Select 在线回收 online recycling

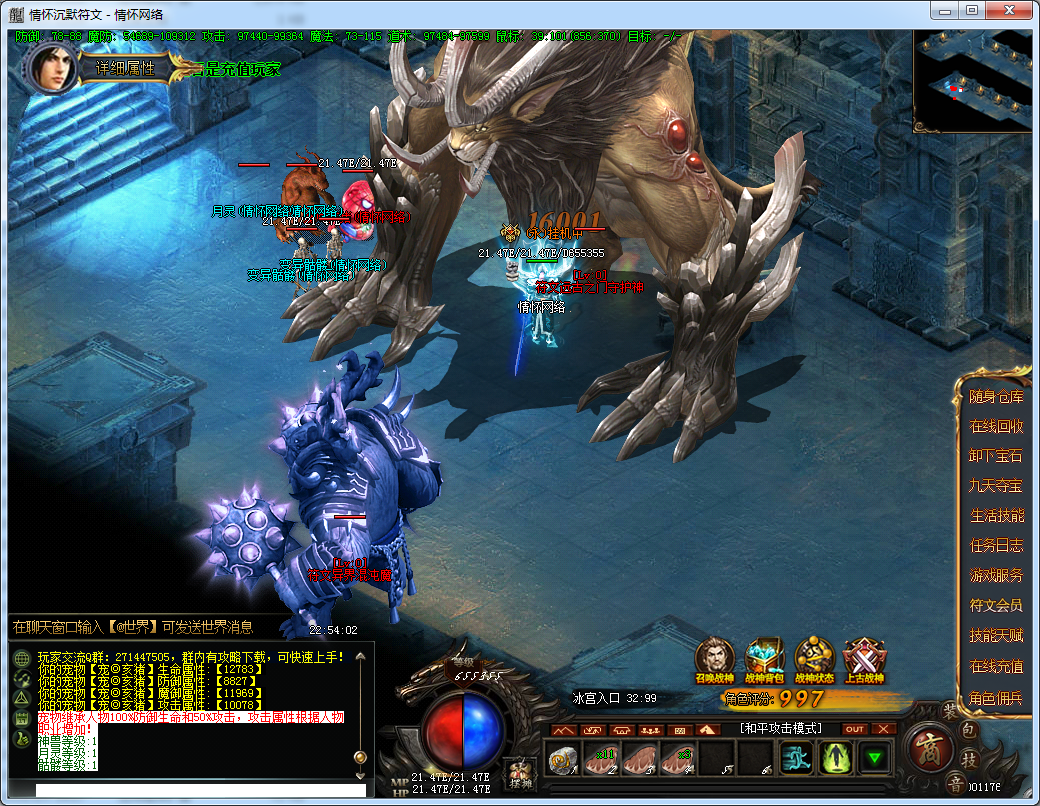point(996,426)
